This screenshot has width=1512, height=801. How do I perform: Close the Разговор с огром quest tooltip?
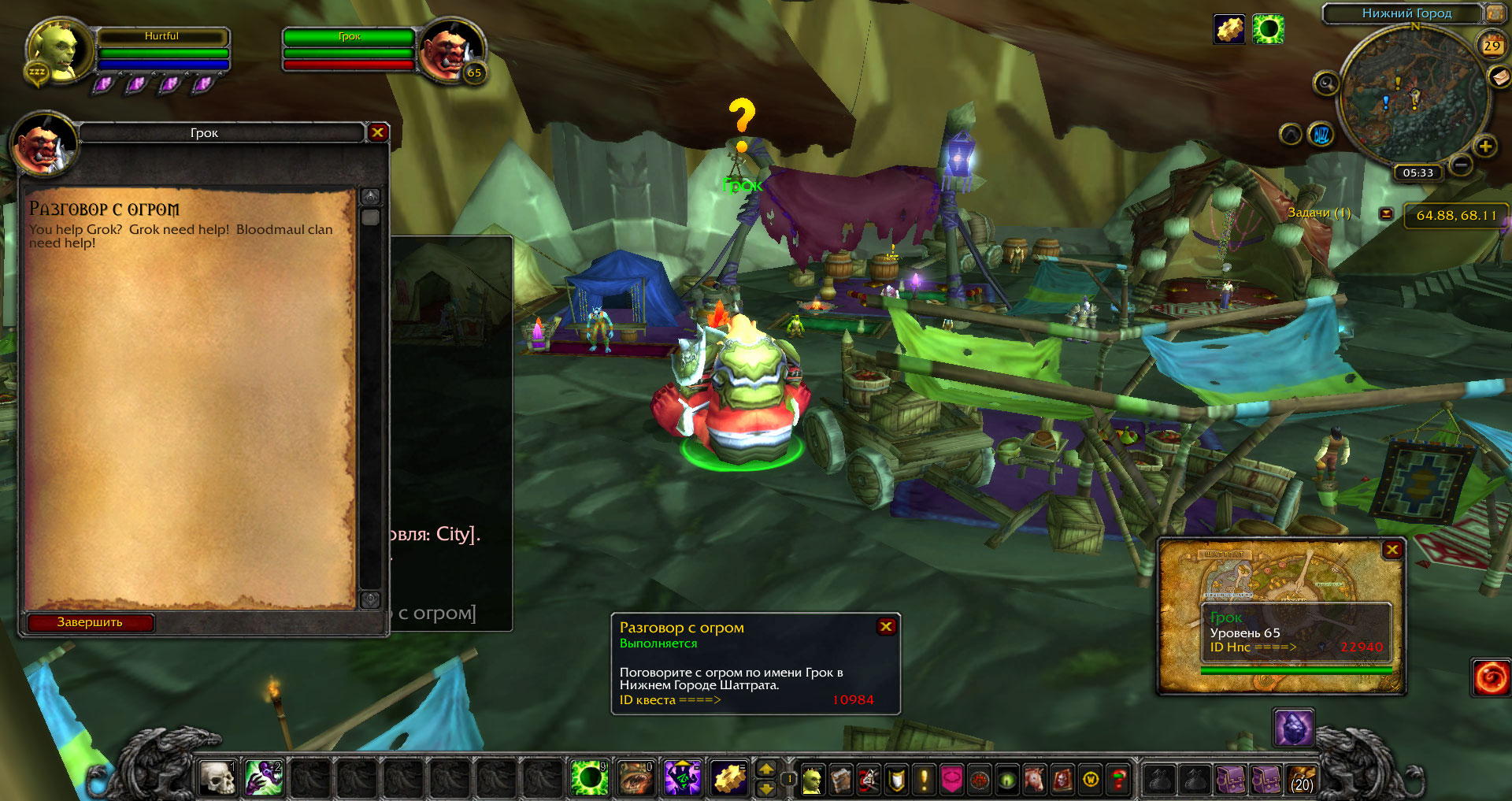(886, 626)
